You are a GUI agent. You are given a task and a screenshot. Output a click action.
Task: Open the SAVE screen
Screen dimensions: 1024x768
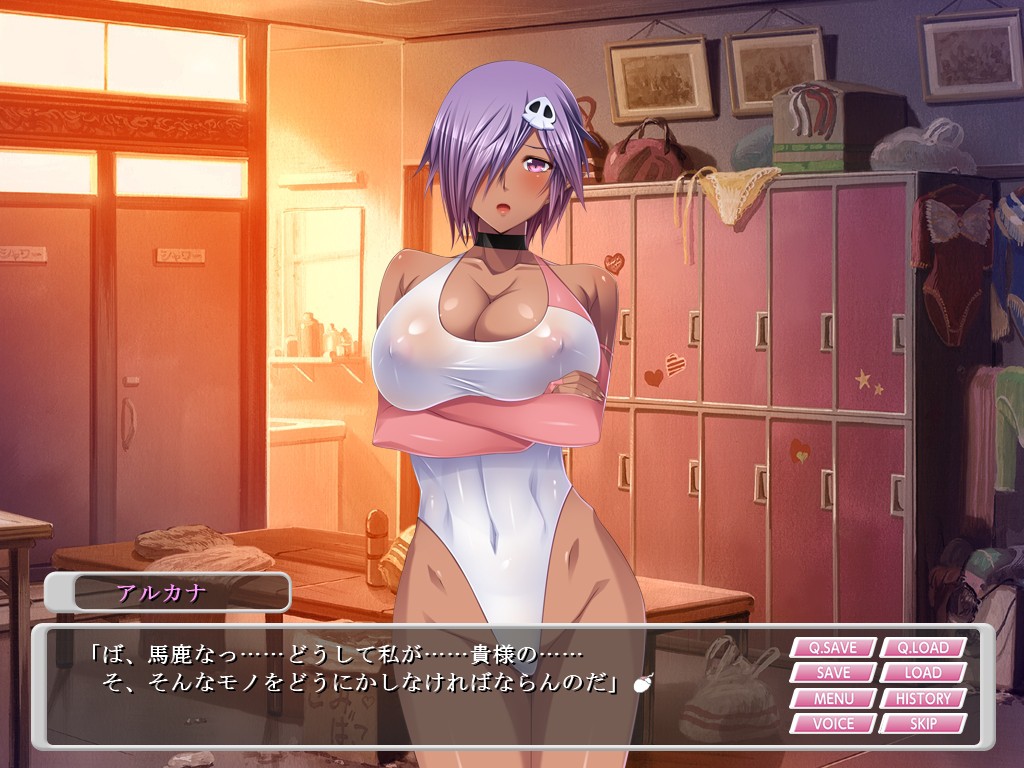coord(833,673)
